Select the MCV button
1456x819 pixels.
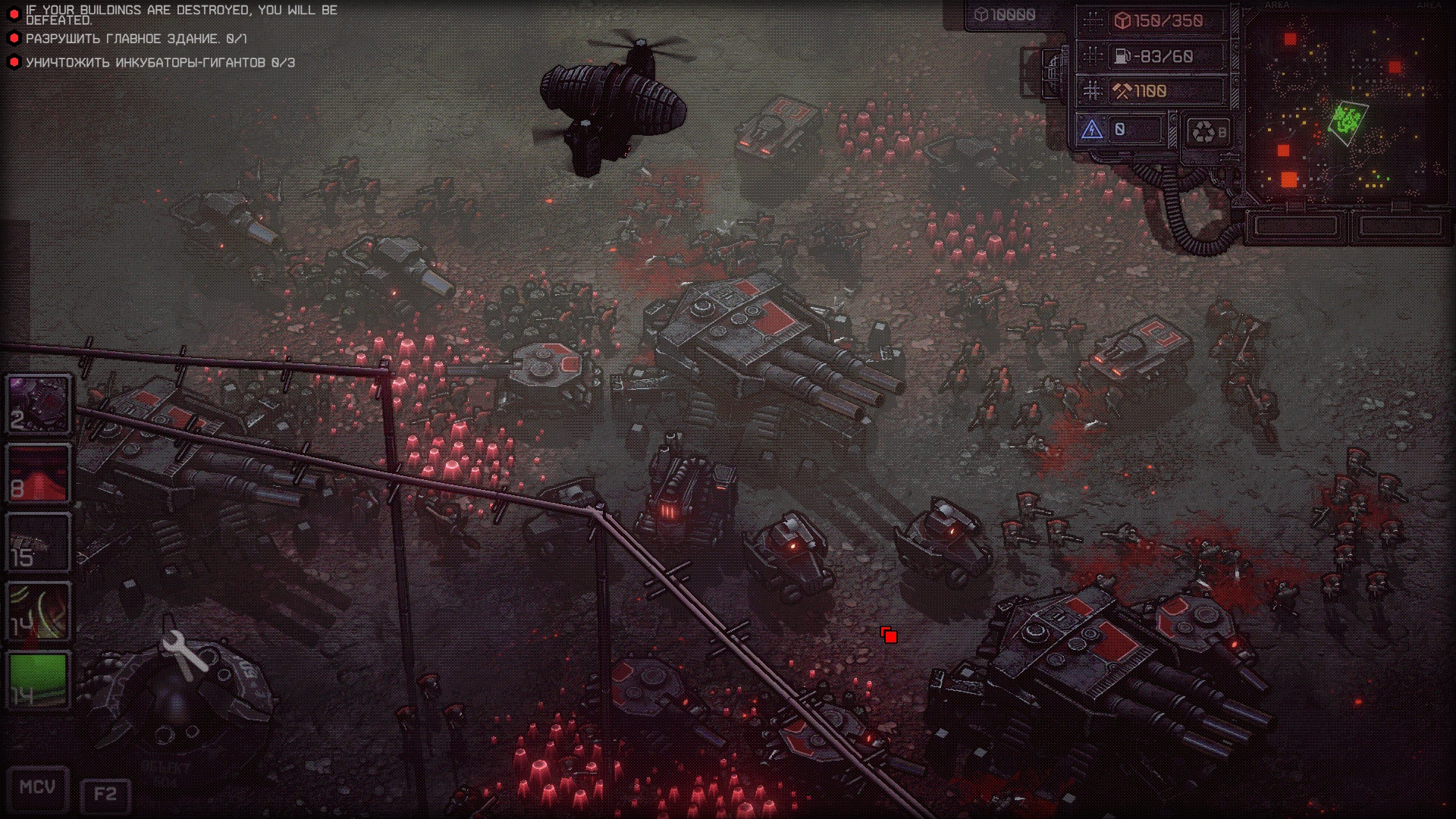pos(38,788)
